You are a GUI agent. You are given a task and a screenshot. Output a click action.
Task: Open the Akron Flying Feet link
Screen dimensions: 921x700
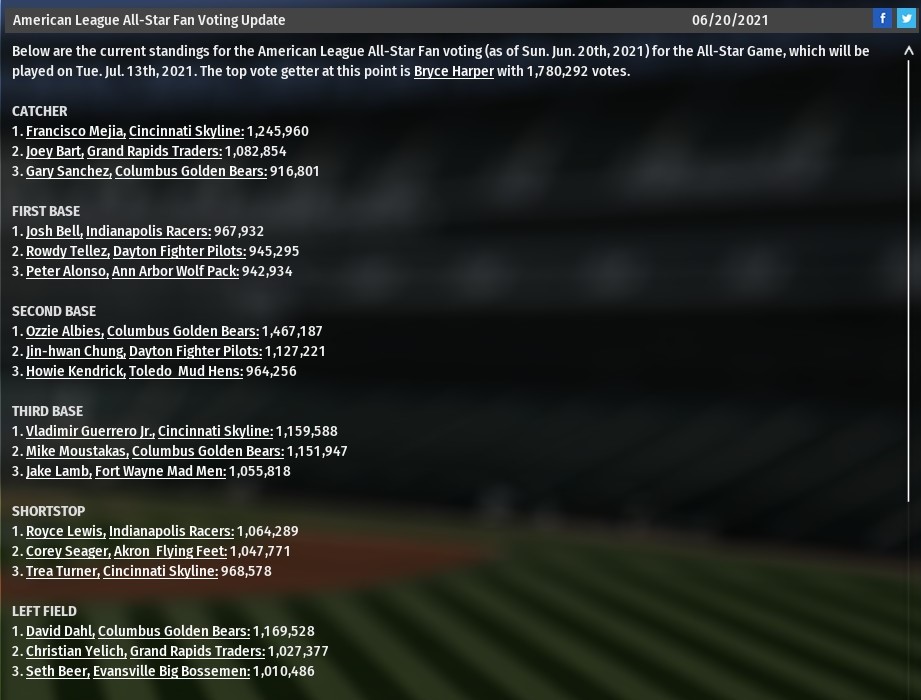click(x=170, y=551)
